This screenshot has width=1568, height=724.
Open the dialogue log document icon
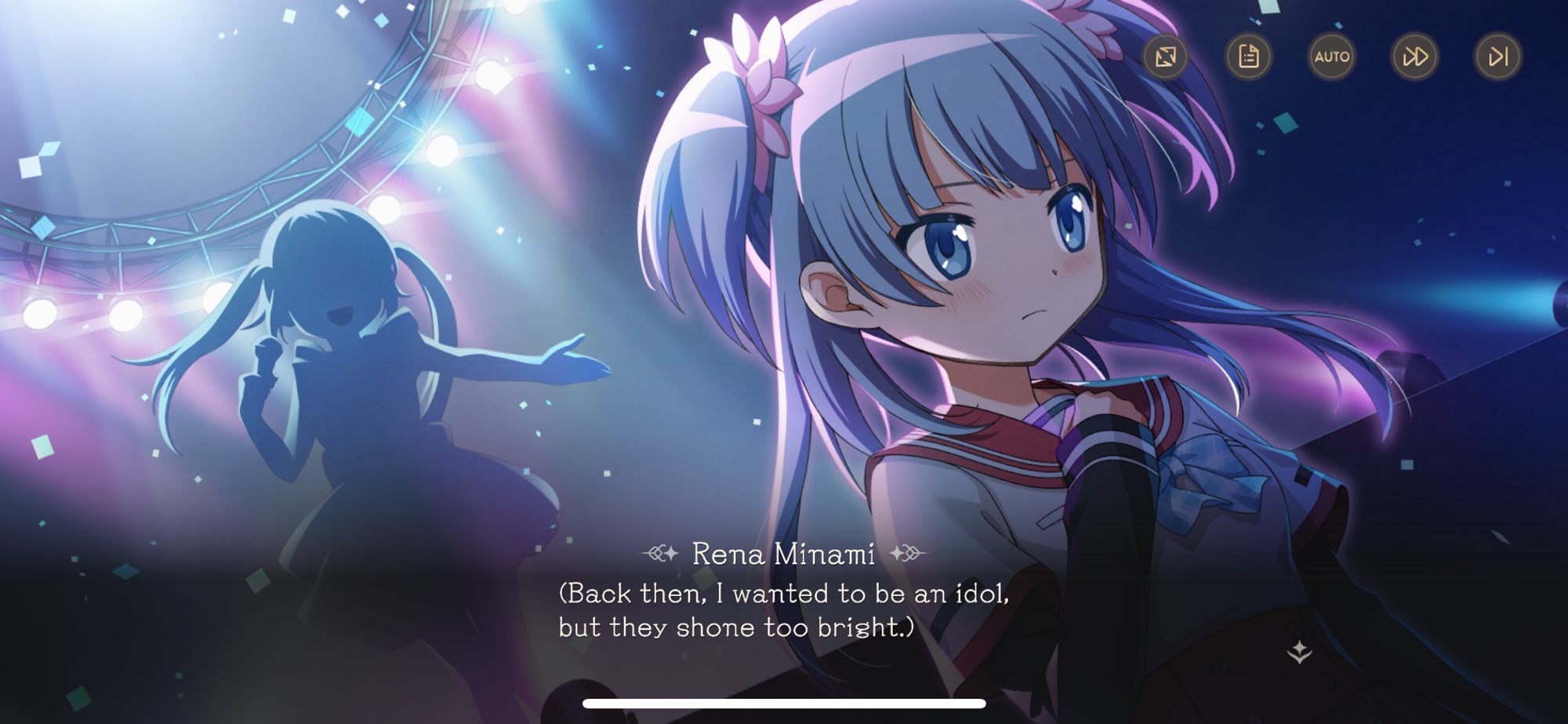point(1248,56)
